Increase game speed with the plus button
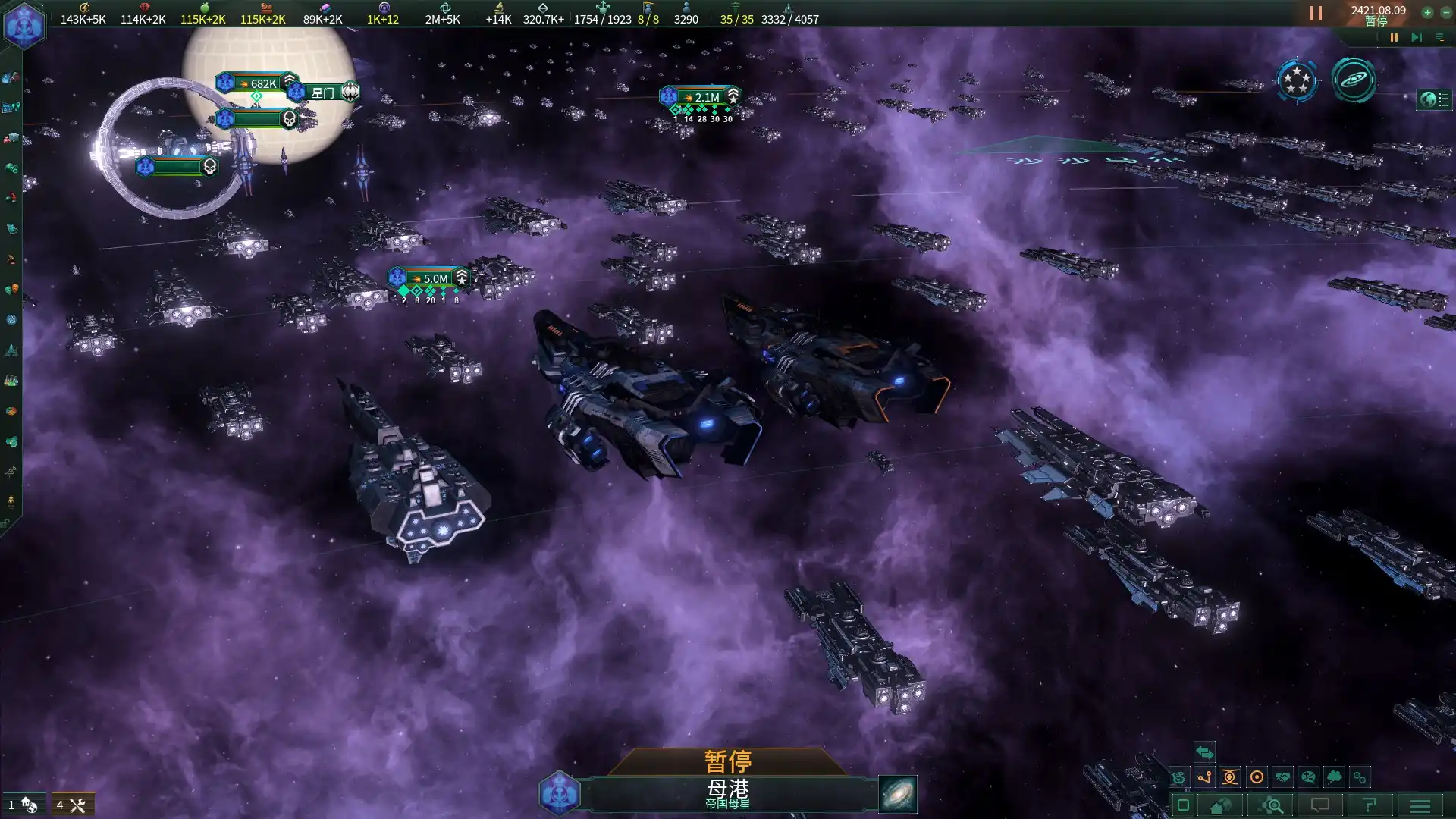The height and width of the screenshot is (819, 1456). pos(1427,12)
